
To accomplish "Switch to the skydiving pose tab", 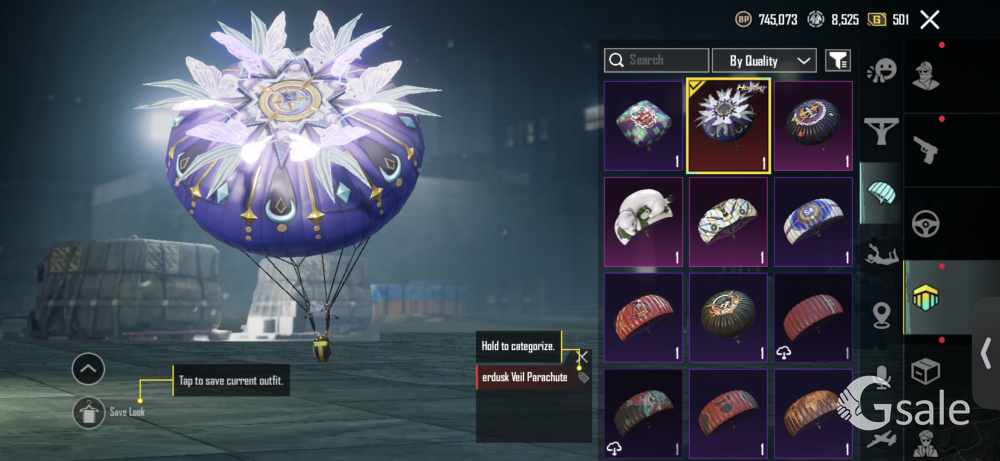I will pyautogui.click(x=882, y=251).
